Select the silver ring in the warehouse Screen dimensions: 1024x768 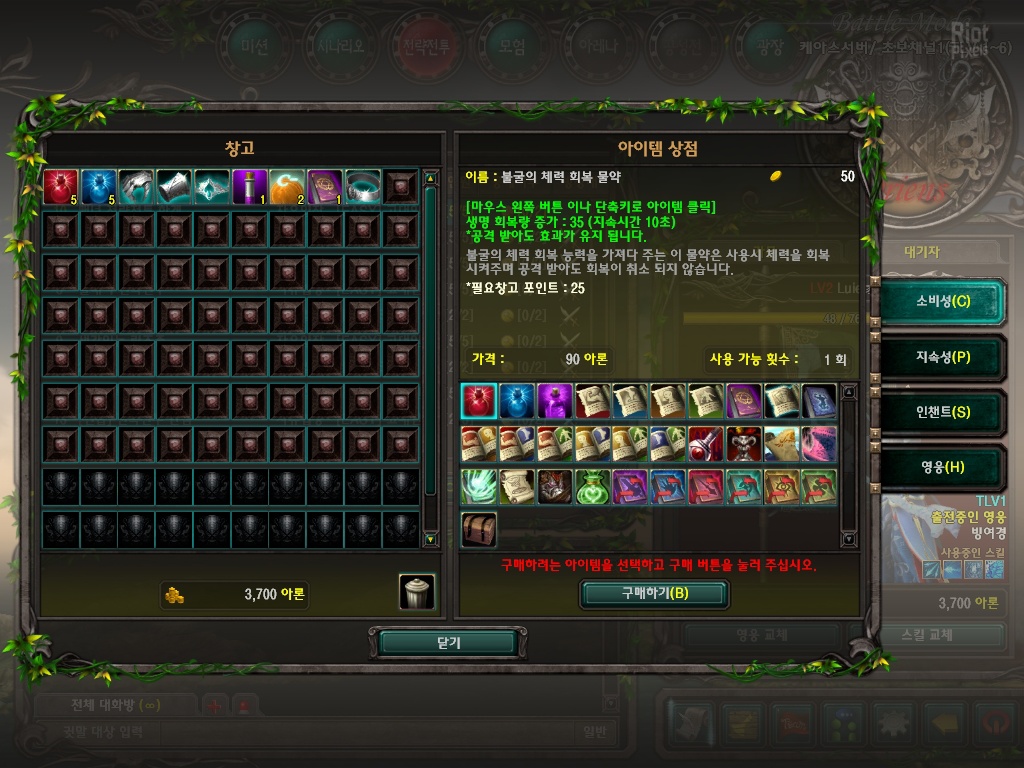click(x=364, y=186)
